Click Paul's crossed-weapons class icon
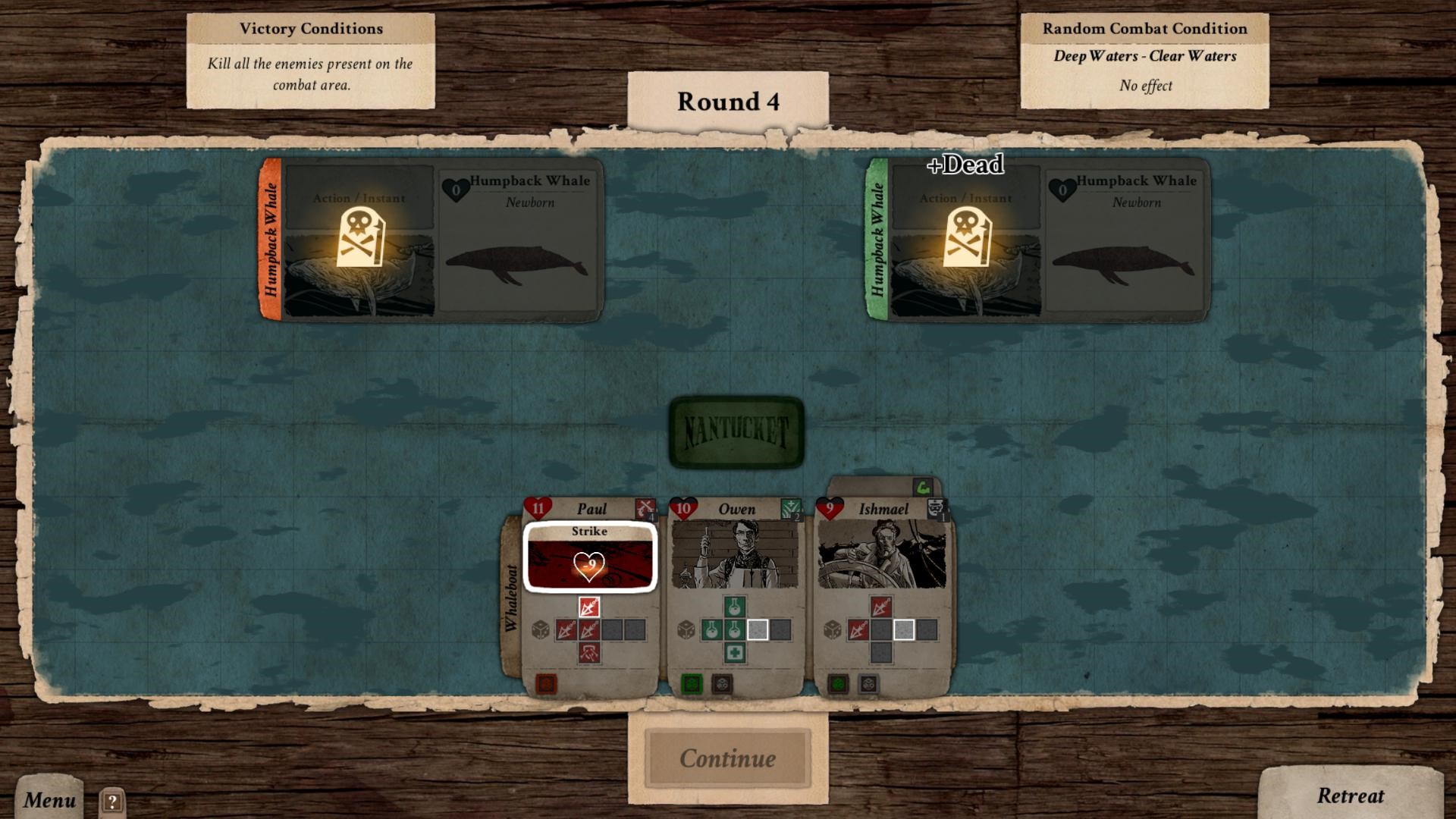The width and height of the screenshot is (1456, 819). (x=645, y=508)
